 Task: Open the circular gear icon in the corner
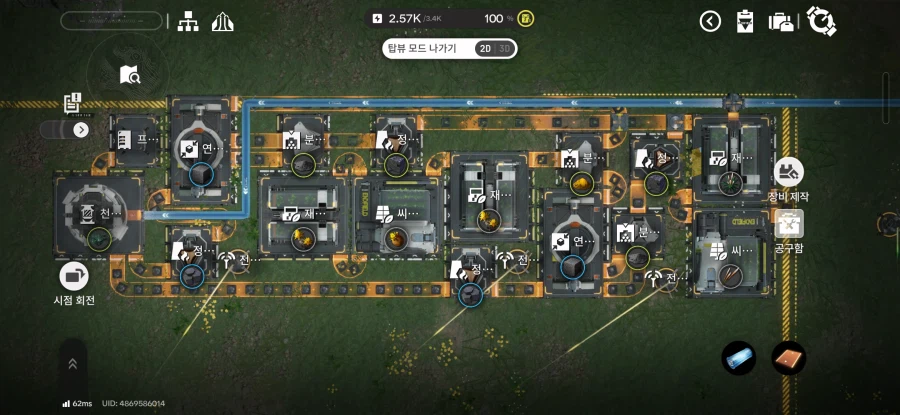click(x=821, y=20)
